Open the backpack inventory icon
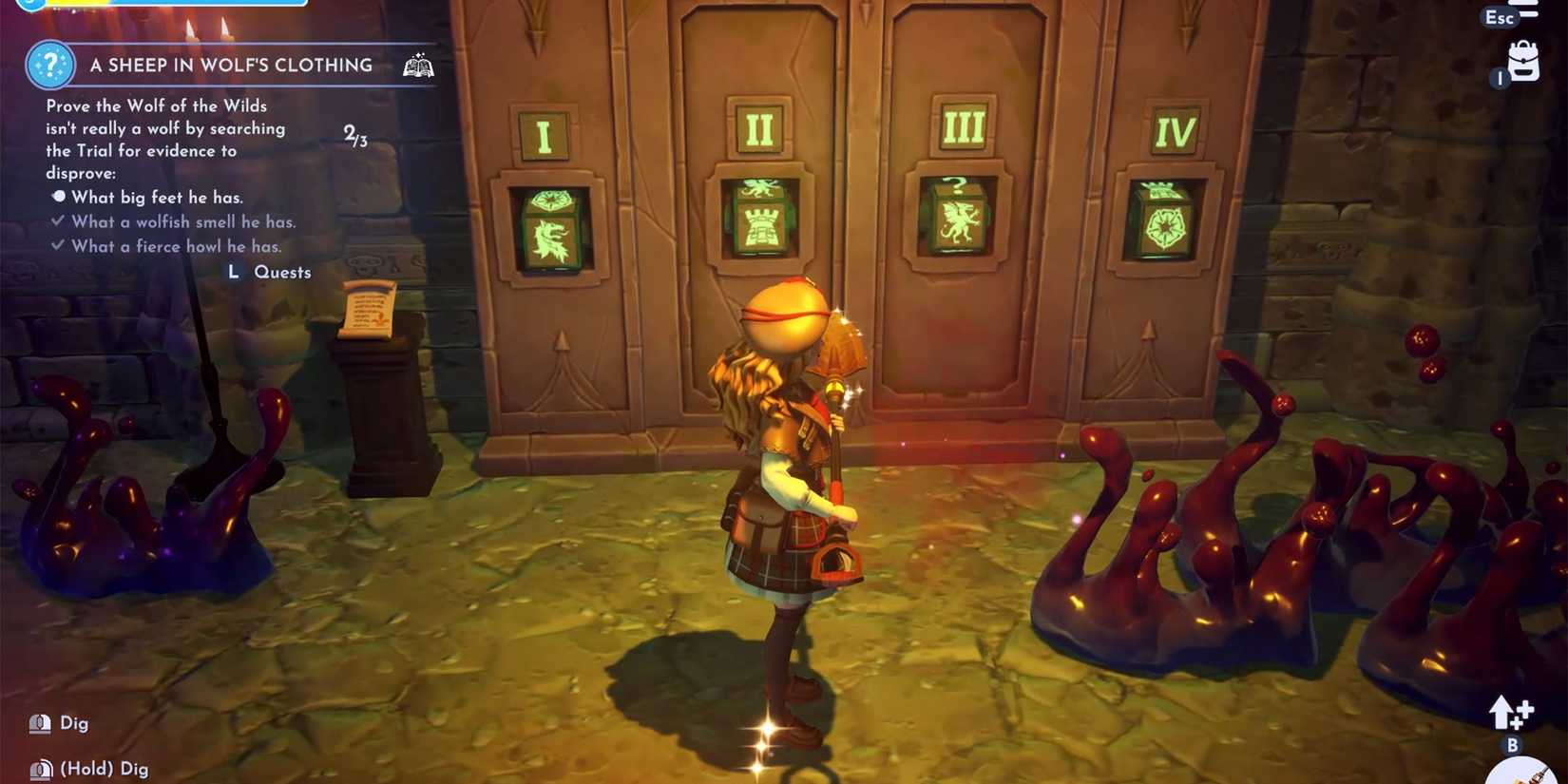The width and height of the screenshot is (1568, 784). (x=1522, y=62)
